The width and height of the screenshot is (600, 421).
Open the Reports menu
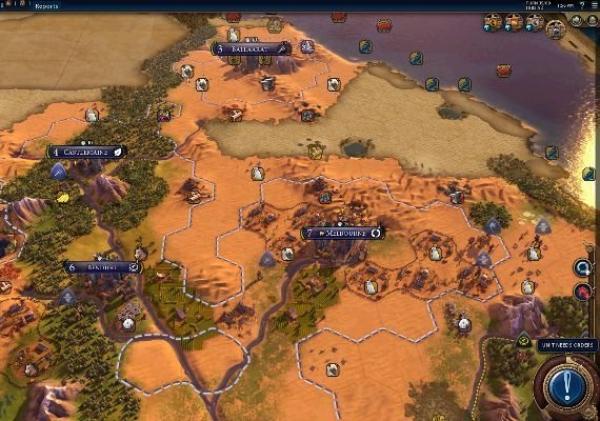46,6
